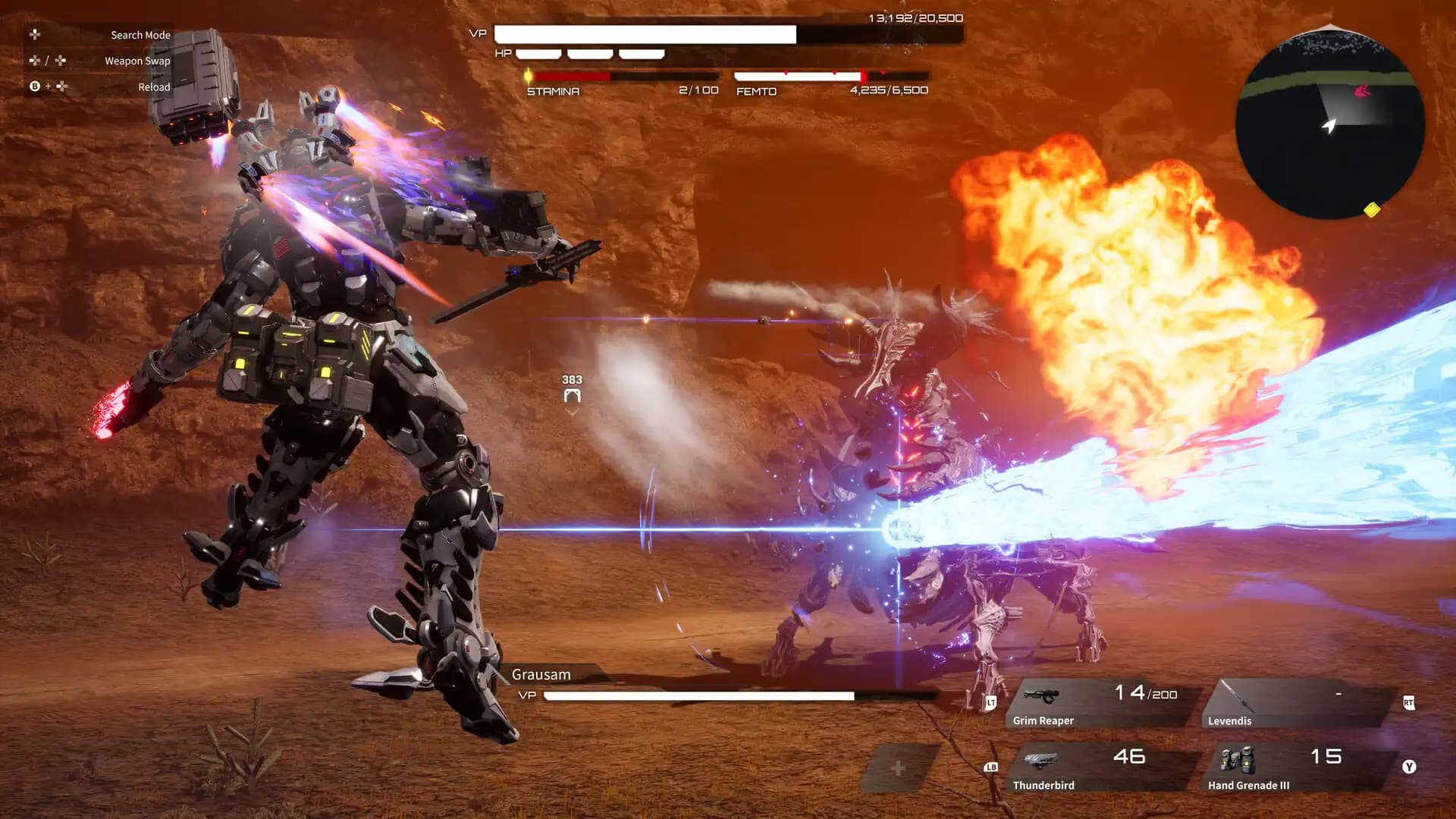Select the Grausam enemy nameplate
The image size is (1456, 819).
point(540,674)
